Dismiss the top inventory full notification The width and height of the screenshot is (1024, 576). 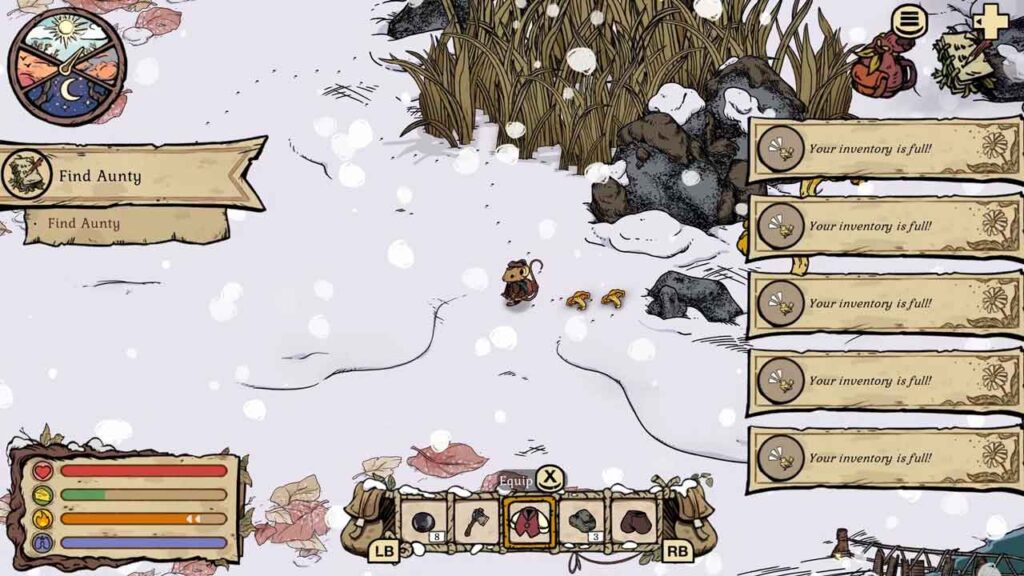click(884, 150)
